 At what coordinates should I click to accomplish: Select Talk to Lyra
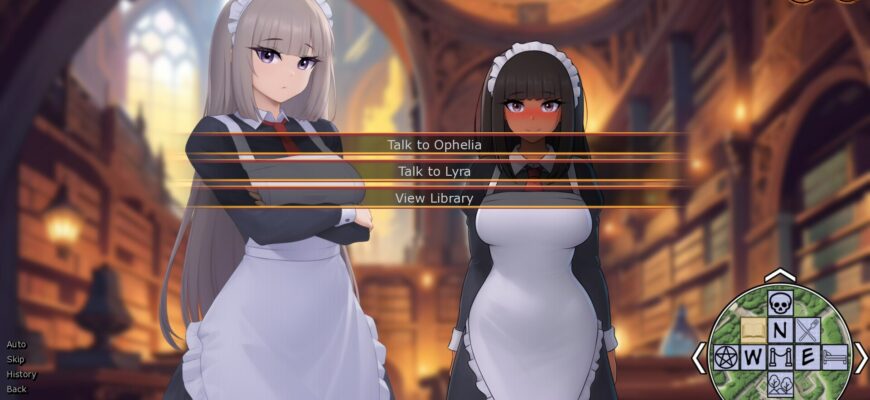[434, 171]
